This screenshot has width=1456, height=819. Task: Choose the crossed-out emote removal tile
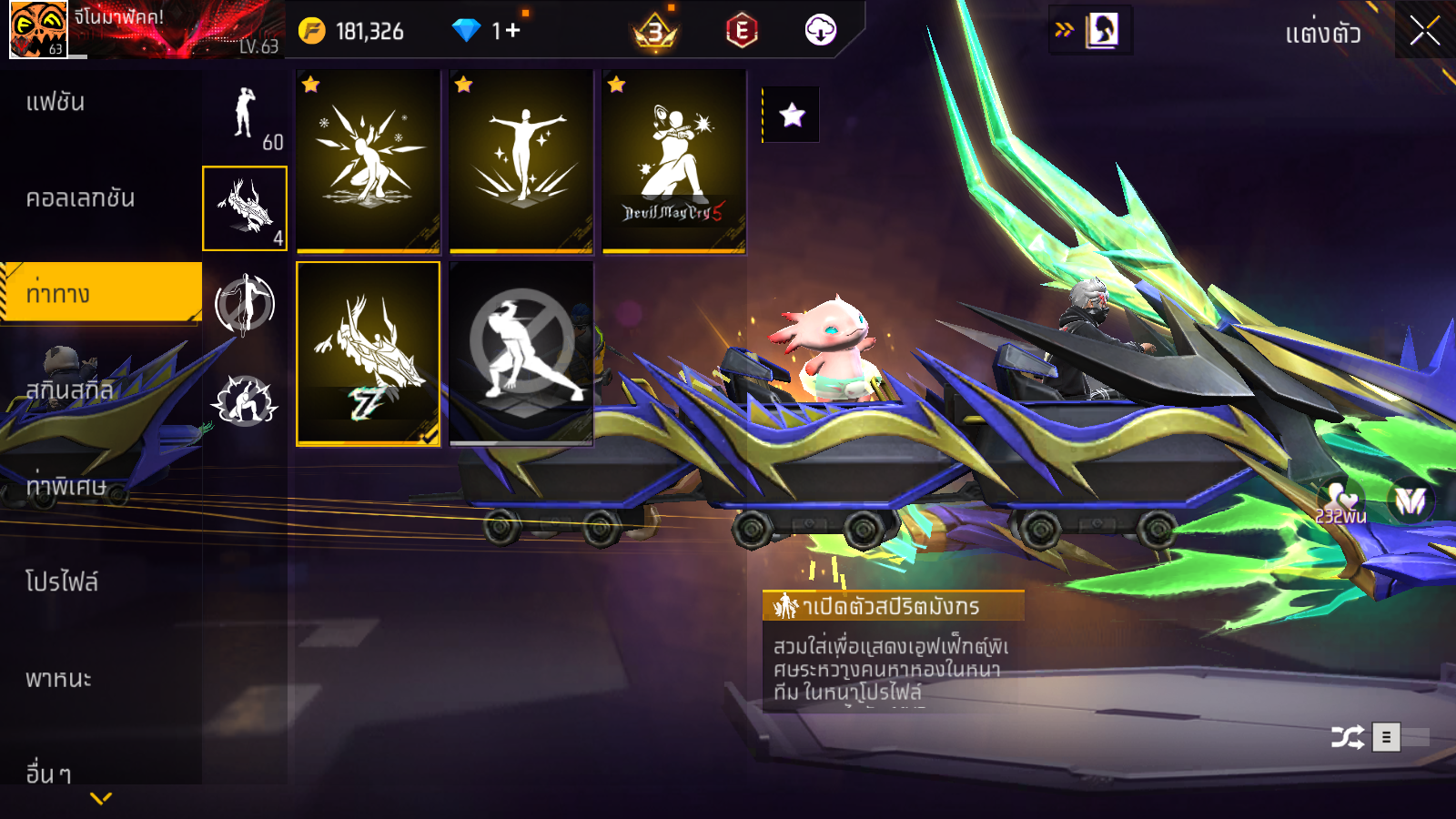click(x=521, y=353)
